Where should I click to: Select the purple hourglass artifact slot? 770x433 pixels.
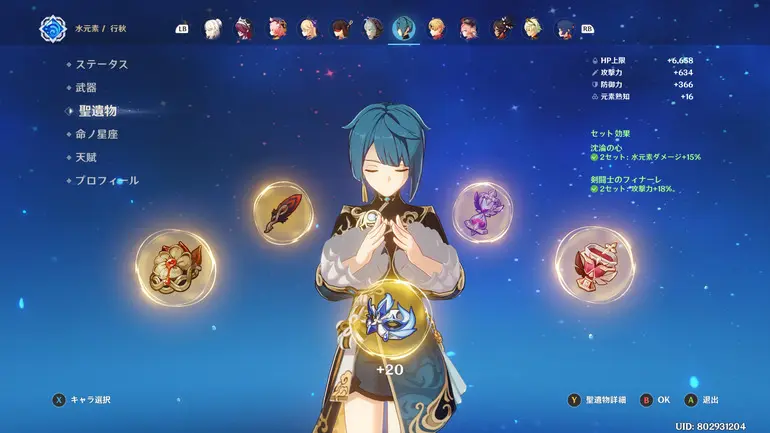(482, 210)
